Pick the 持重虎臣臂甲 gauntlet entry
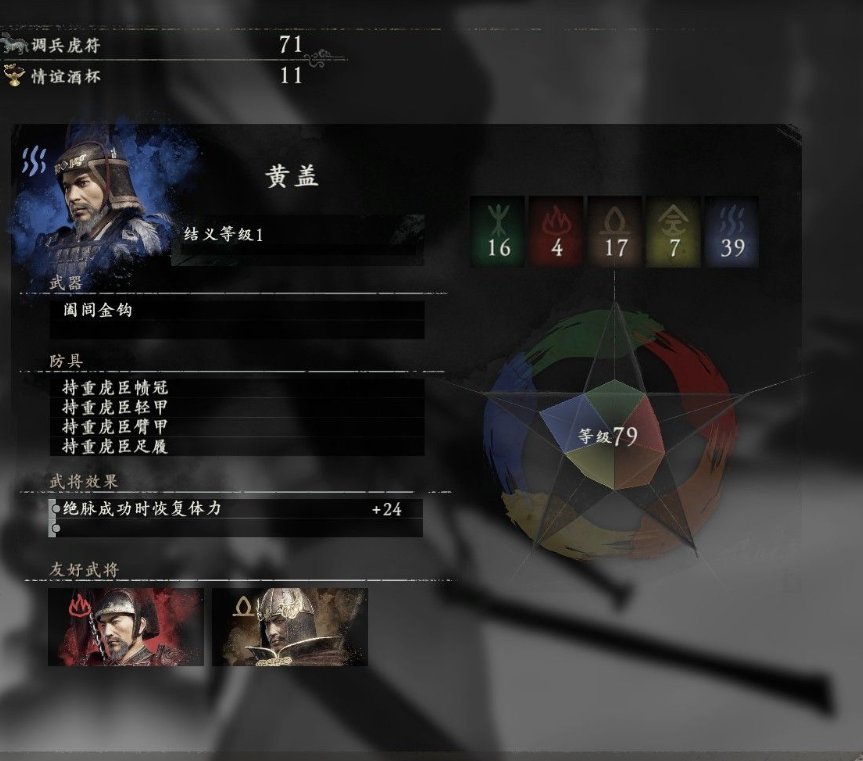 pyautogui.click(x=238, y=427)
